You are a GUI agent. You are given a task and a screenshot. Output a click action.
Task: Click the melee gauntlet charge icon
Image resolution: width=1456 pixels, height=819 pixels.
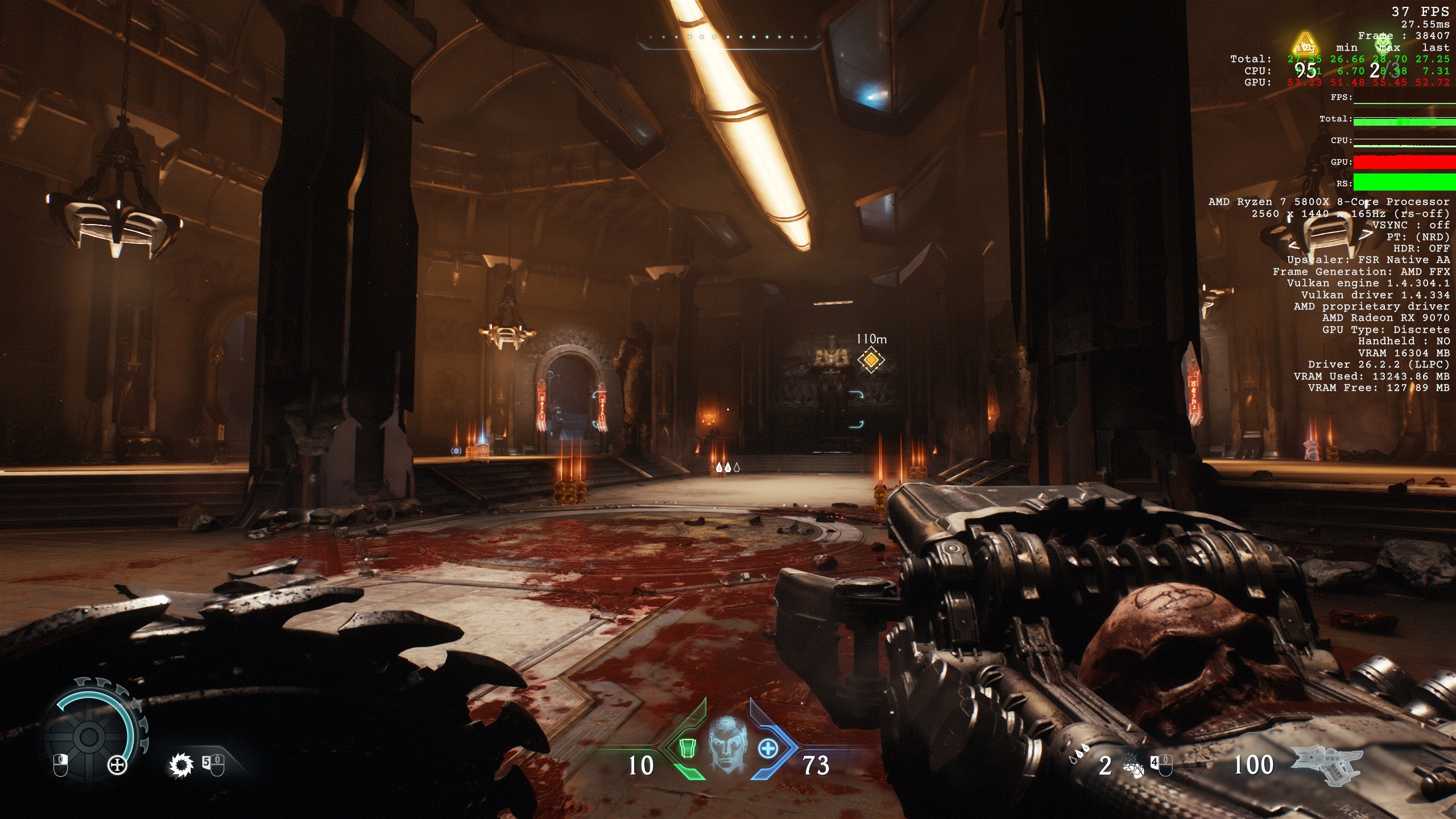[1132, 766]
